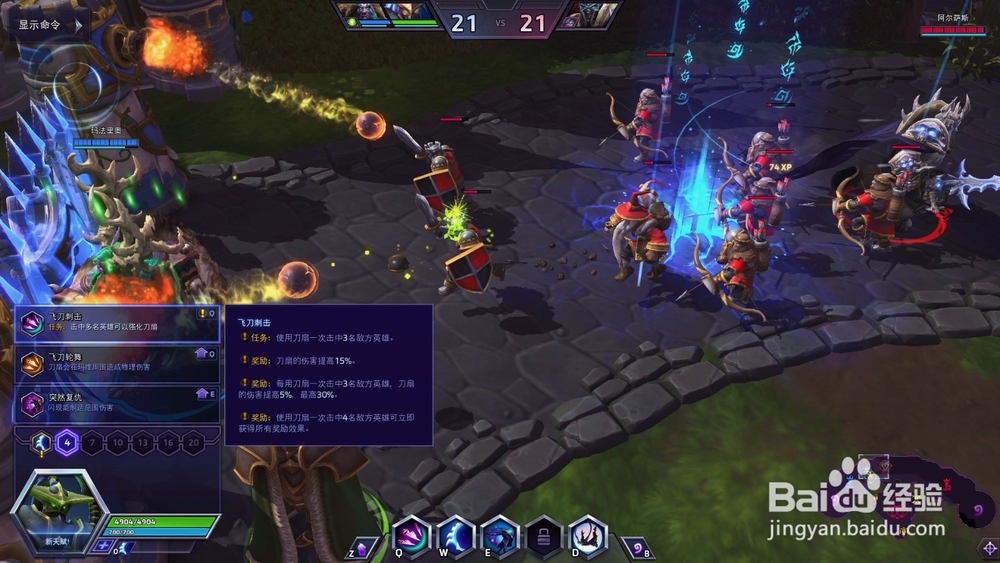The image size is (1000, 563).
Task: Switch to the level 1 talent tier icon
Action: pos(41,443)
